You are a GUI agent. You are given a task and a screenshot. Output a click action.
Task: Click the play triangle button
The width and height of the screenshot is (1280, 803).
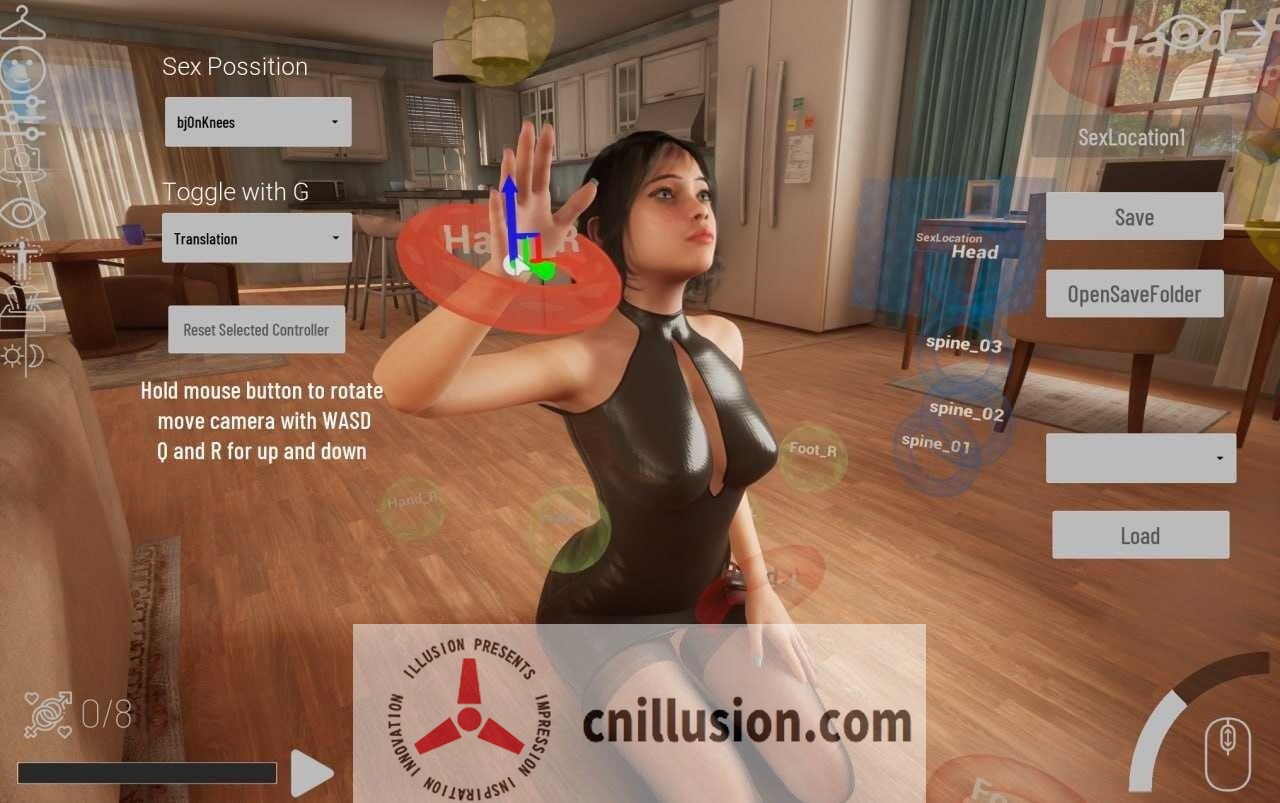pyautogui.click(x=311, y=773)
